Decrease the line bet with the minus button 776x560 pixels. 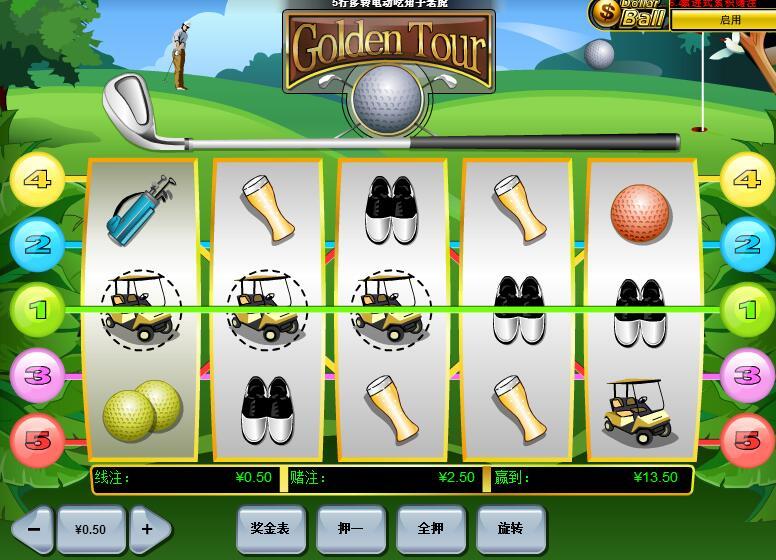coord(34,529)
